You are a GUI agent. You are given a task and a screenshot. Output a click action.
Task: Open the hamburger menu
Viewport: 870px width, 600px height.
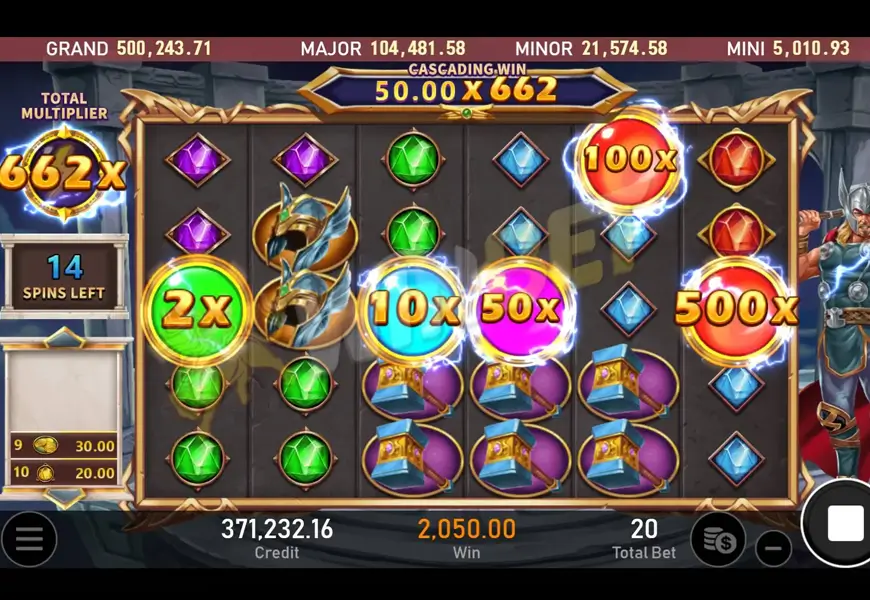(x=29, y=539)
